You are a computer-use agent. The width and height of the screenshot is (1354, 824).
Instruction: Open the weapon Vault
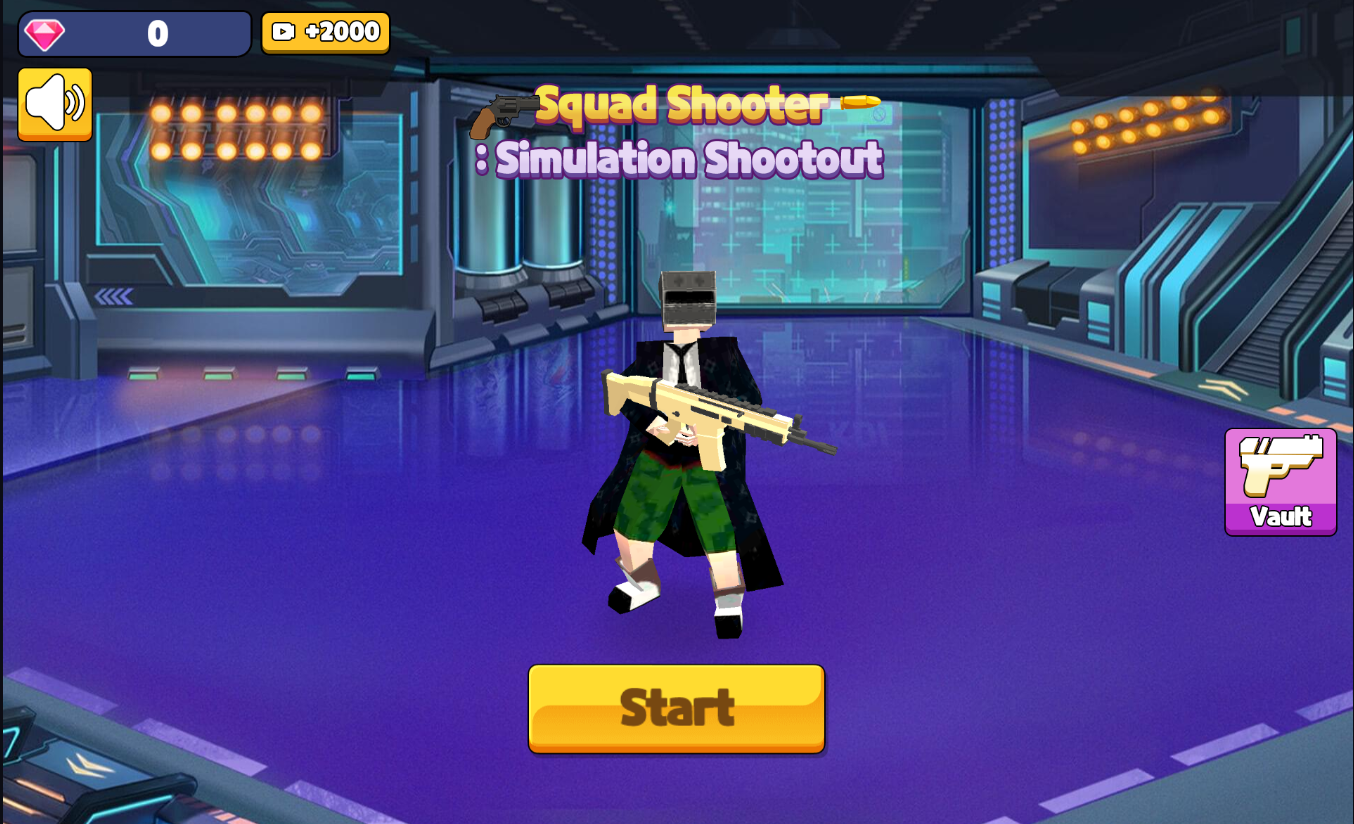point(1280,482)
